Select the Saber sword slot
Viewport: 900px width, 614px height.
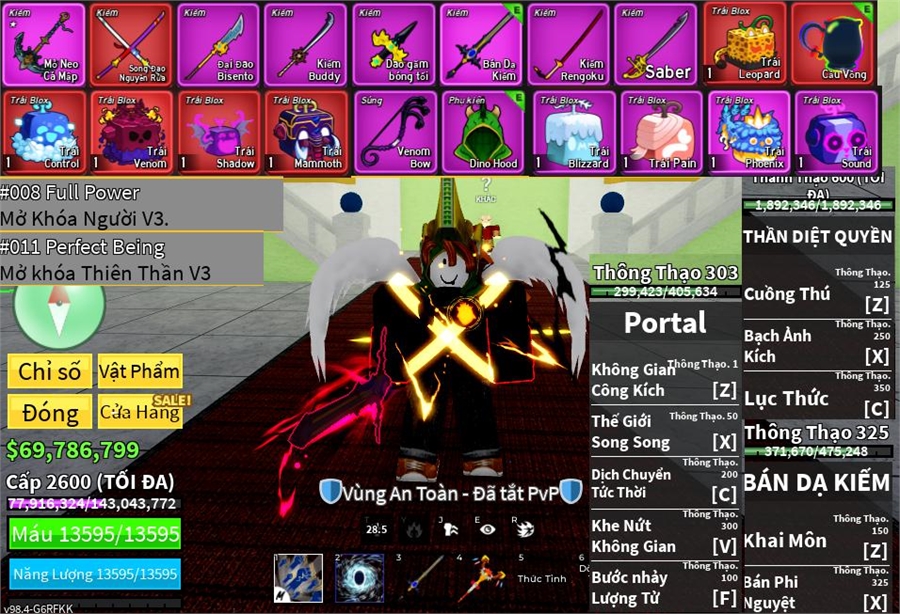pos(656,44)
